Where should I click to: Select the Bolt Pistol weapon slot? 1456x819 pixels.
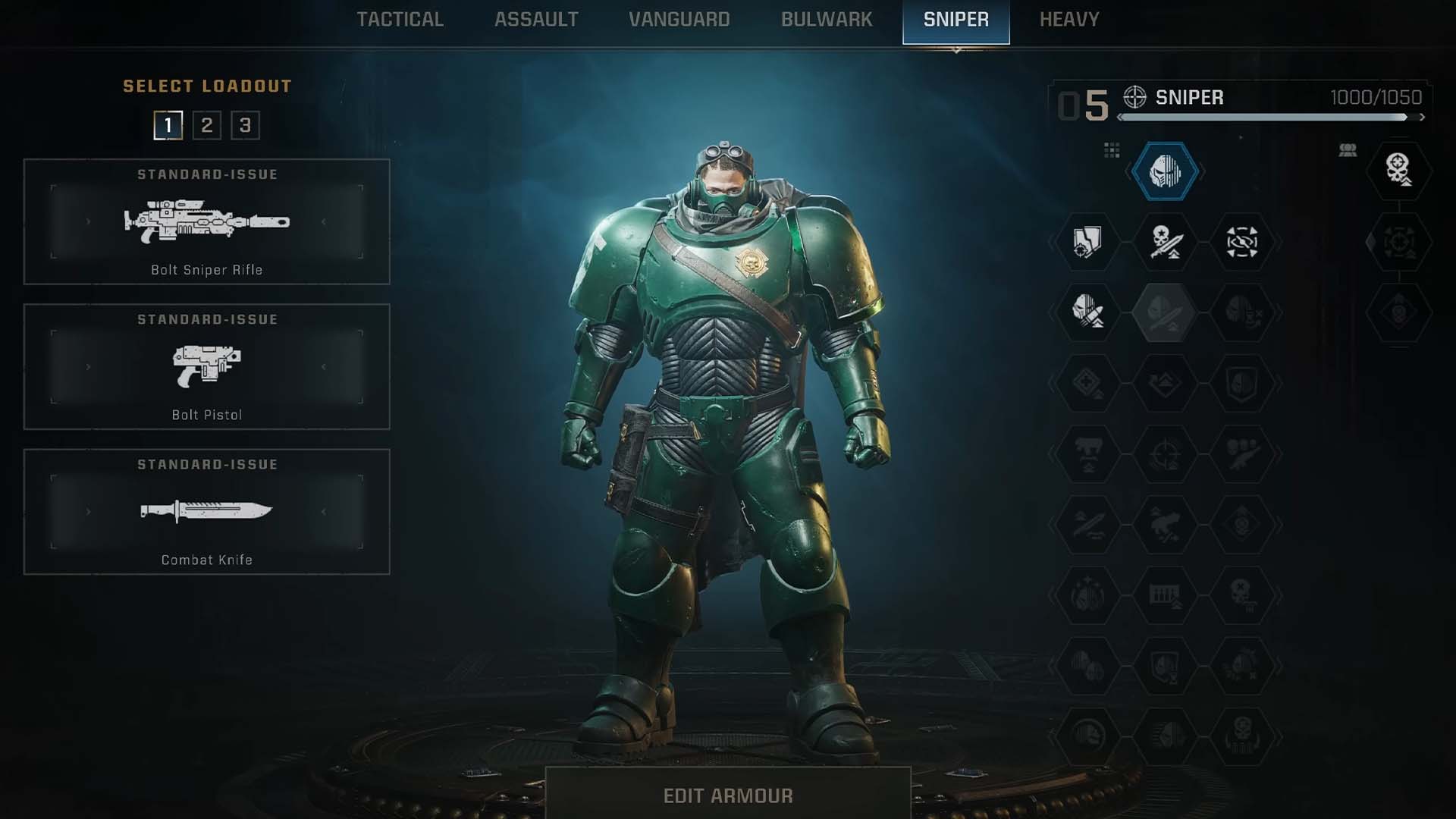click(206, 366)
